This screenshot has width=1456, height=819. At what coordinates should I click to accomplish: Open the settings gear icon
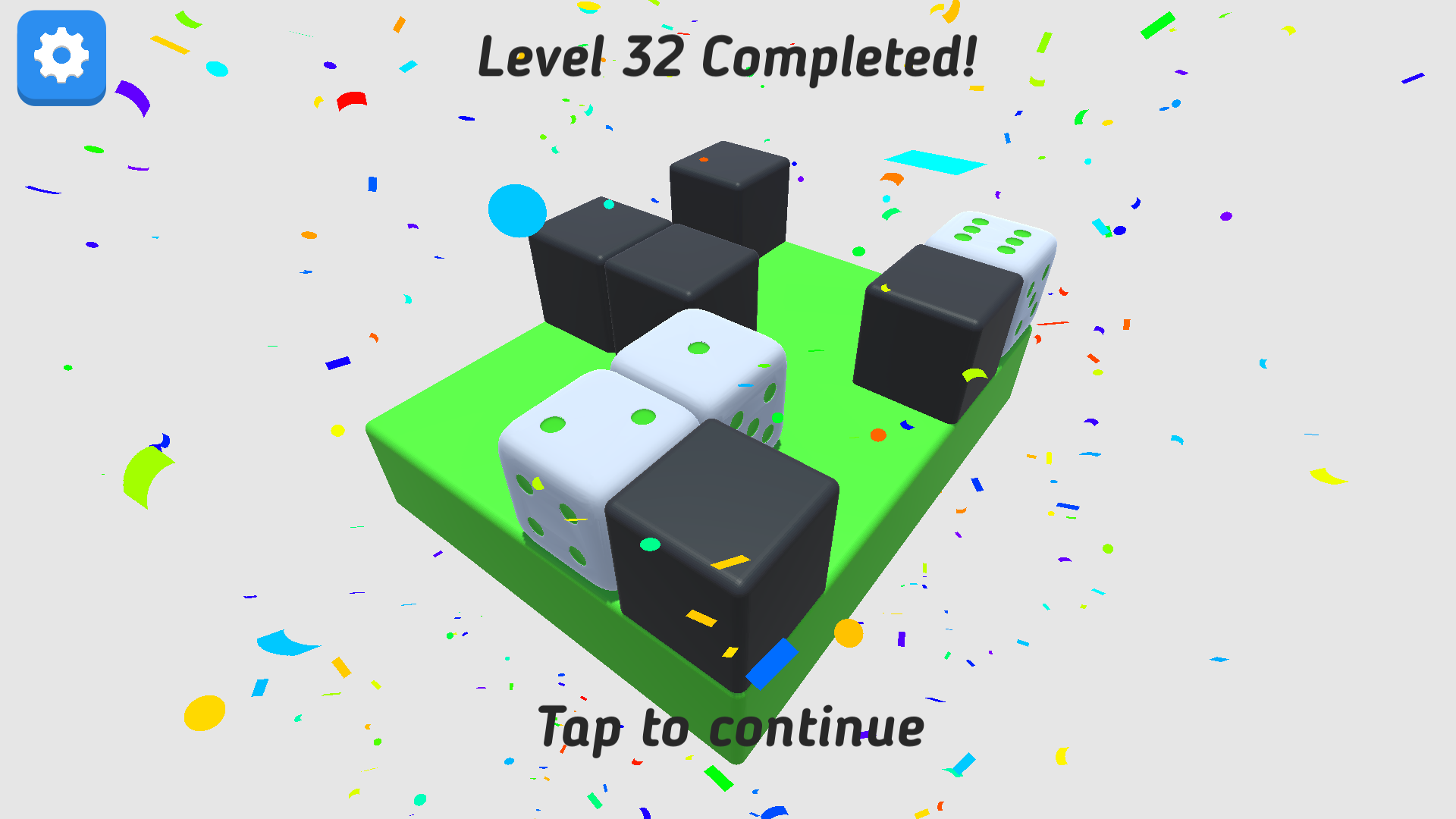pos(61,58)
